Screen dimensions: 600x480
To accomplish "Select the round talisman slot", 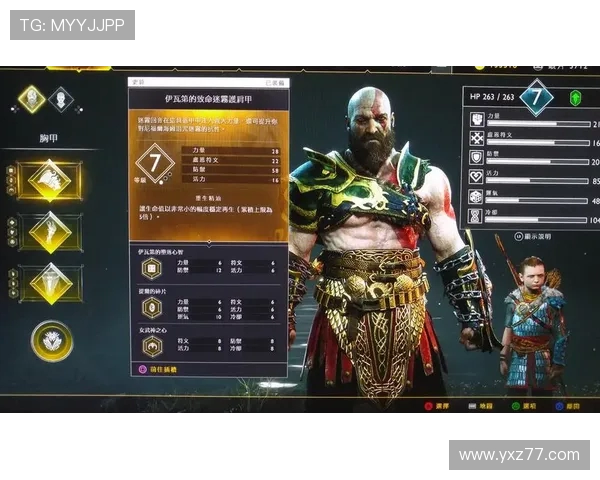I will (x=51, y=340).
